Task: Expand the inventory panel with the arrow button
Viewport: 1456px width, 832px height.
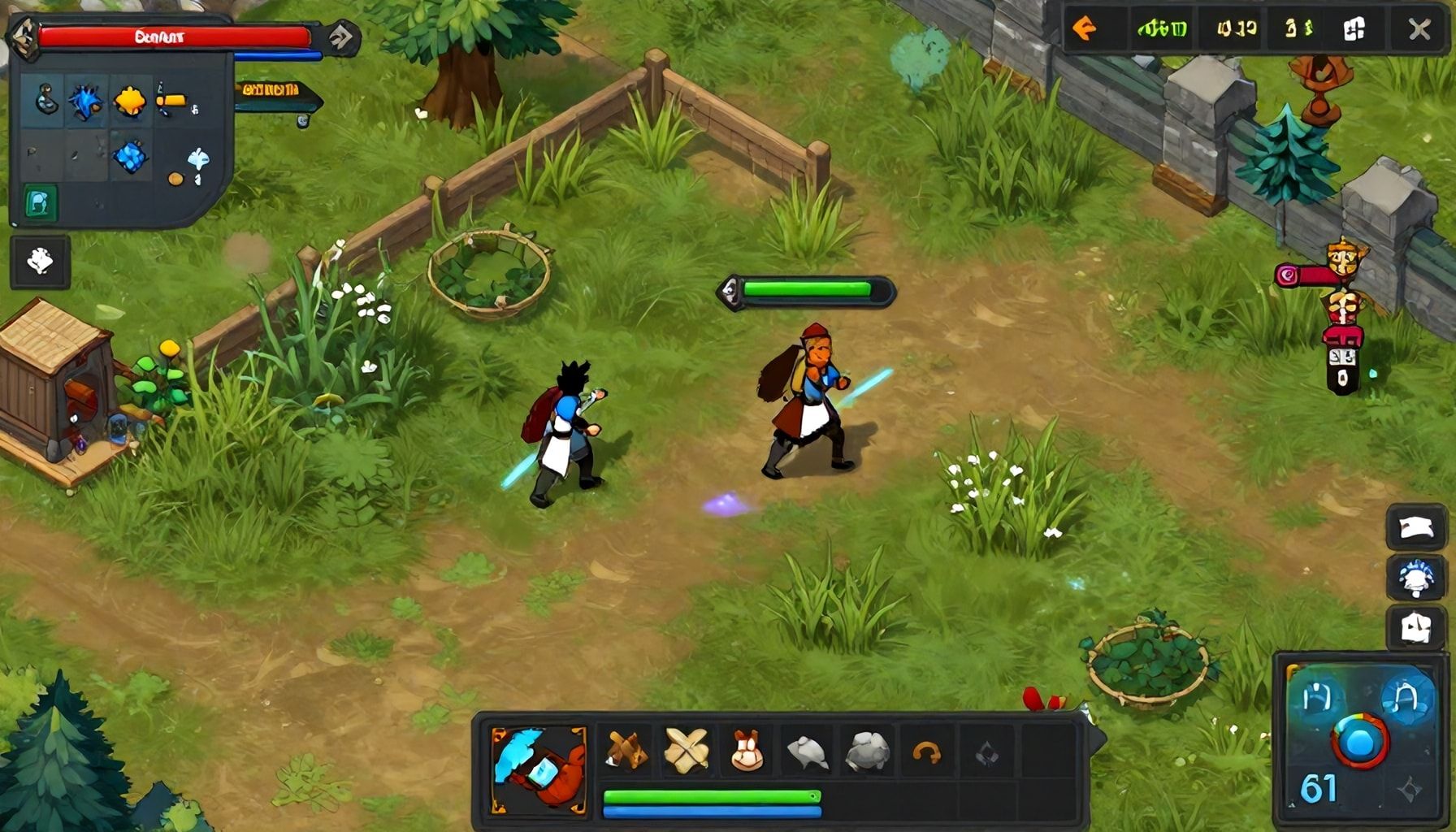Action: pyautogui.click(x=341, y=37)
